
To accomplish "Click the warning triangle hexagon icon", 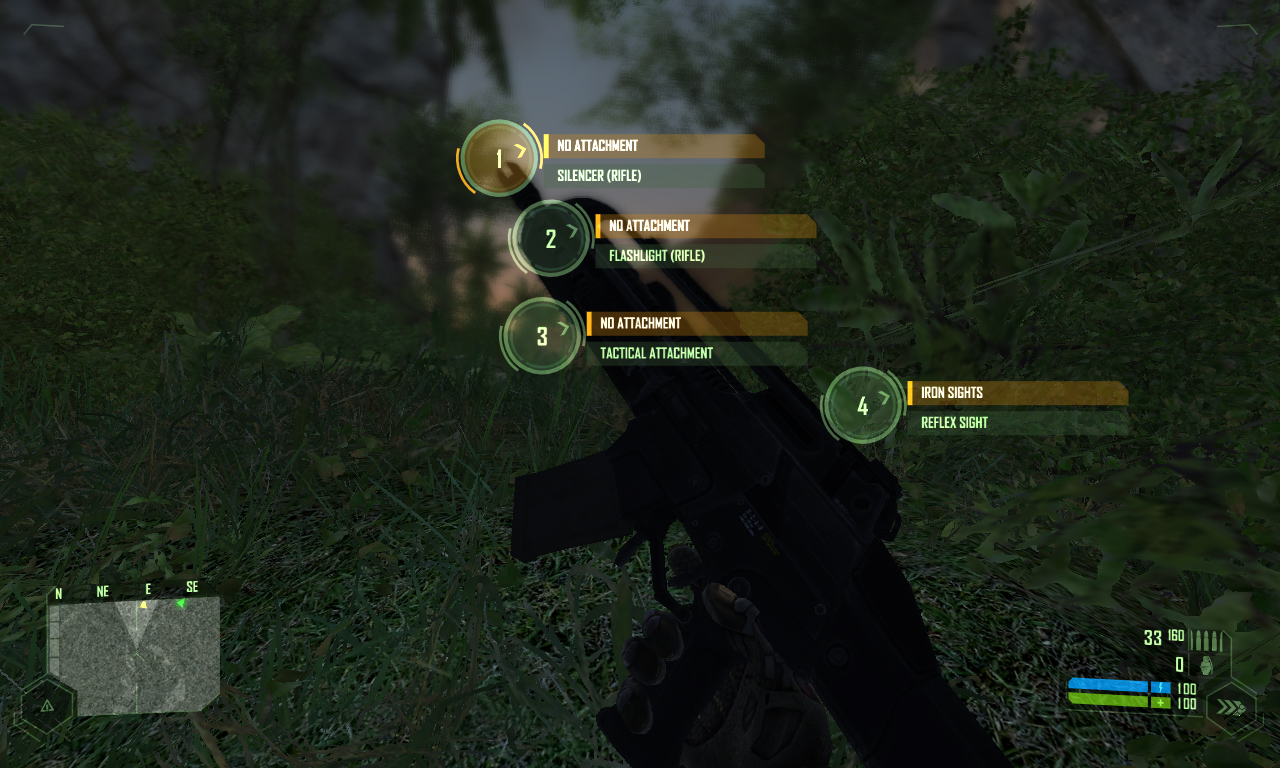I will point(46,706).
